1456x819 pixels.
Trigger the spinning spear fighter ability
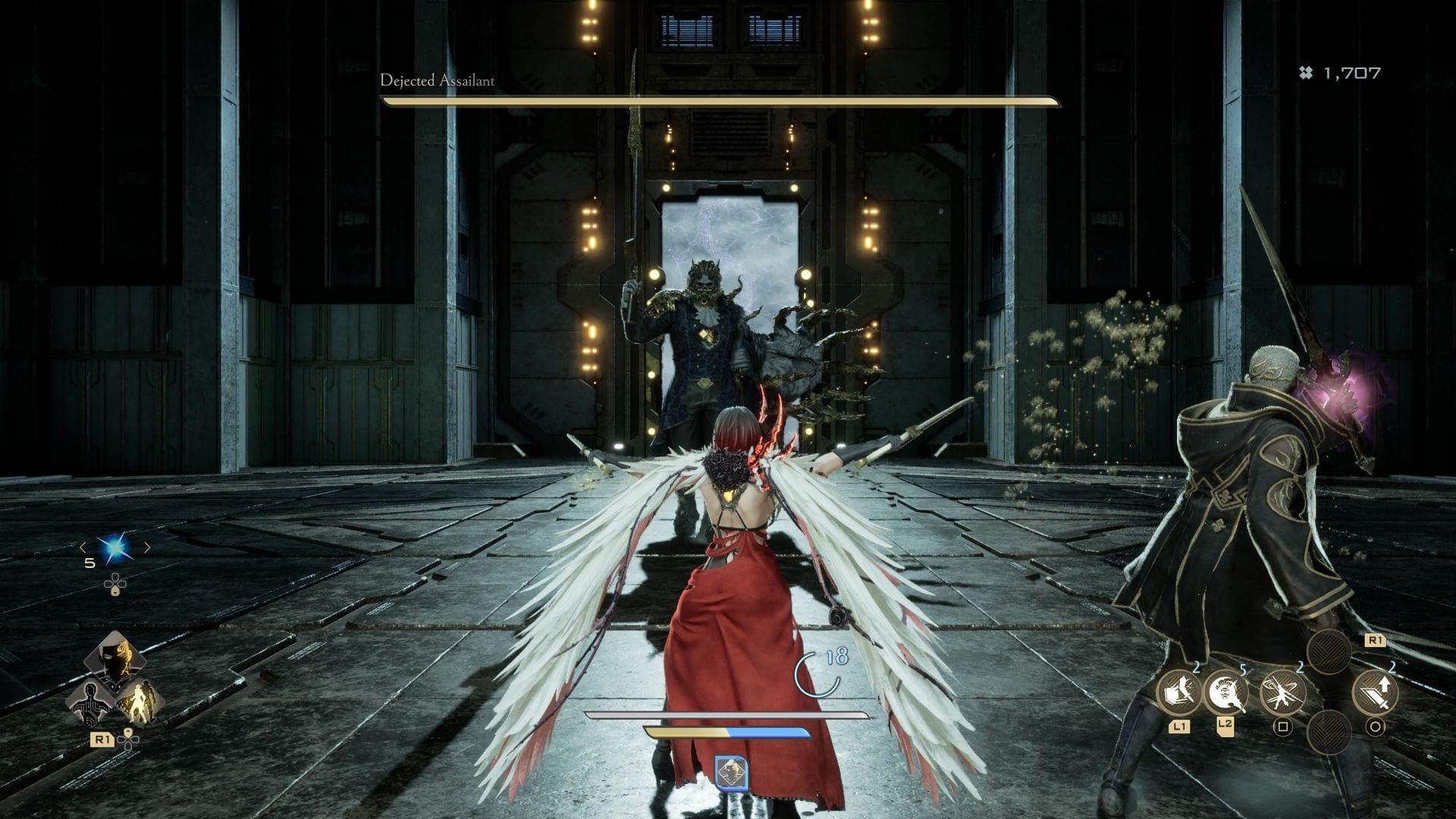1282,692
